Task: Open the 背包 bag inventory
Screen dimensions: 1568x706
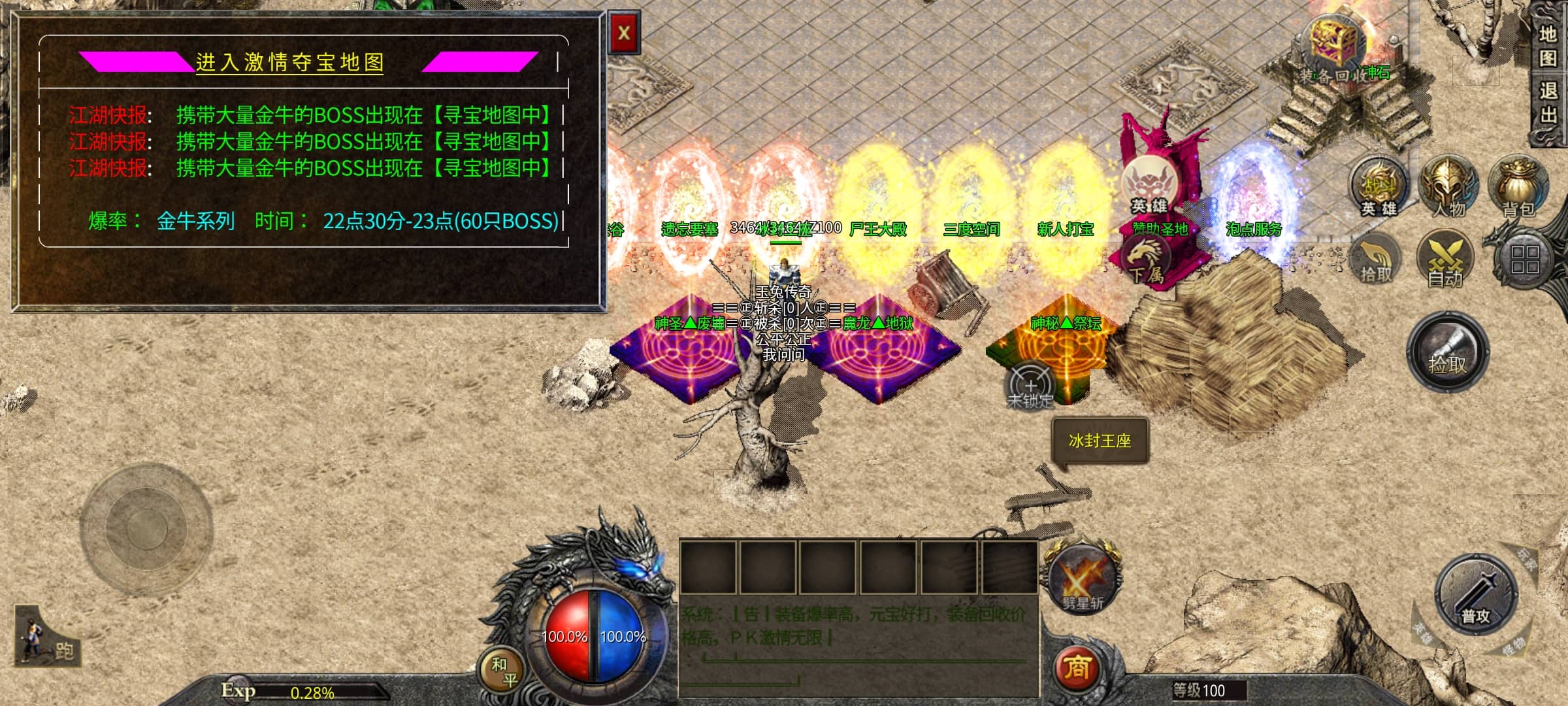Action: pyautogui.click(x=1518, y=188)
